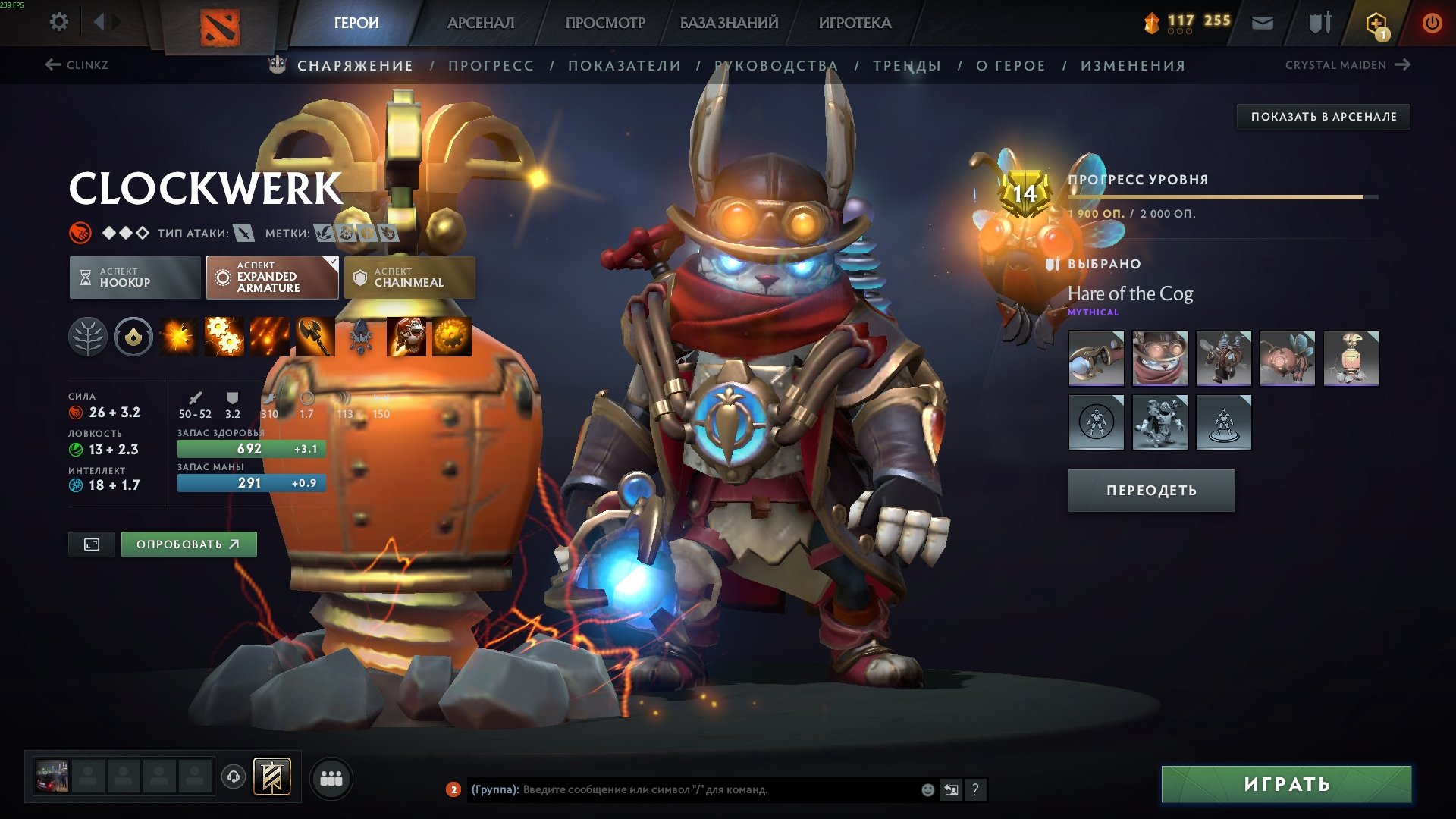Open the Dota 2 settings gear

pyautogui.click(x=58, y=22)
